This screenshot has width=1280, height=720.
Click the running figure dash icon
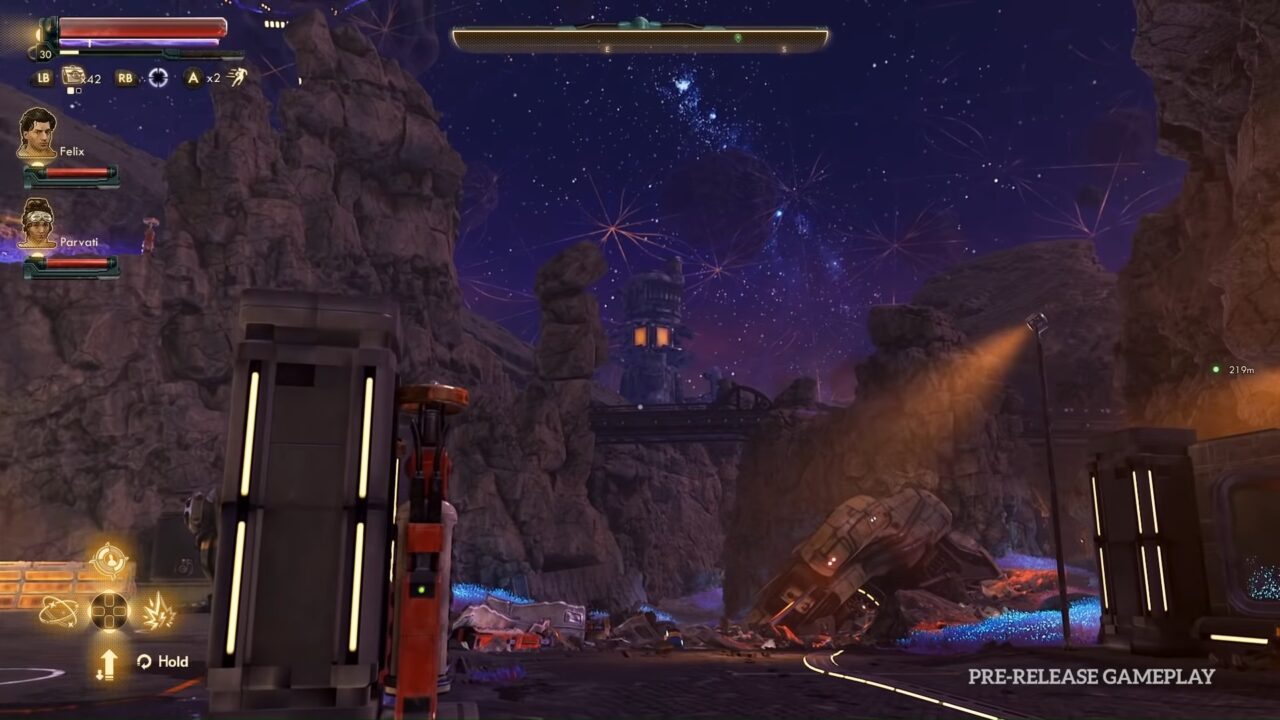coord(237,77)
